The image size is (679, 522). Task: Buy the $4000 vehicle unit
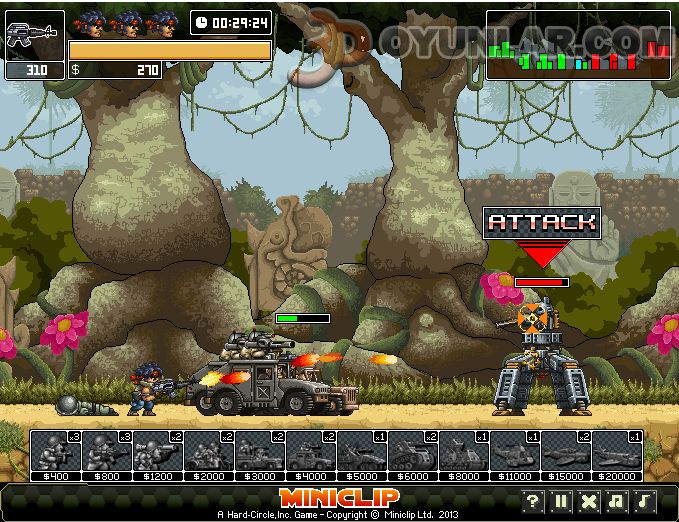click(311, 451)
